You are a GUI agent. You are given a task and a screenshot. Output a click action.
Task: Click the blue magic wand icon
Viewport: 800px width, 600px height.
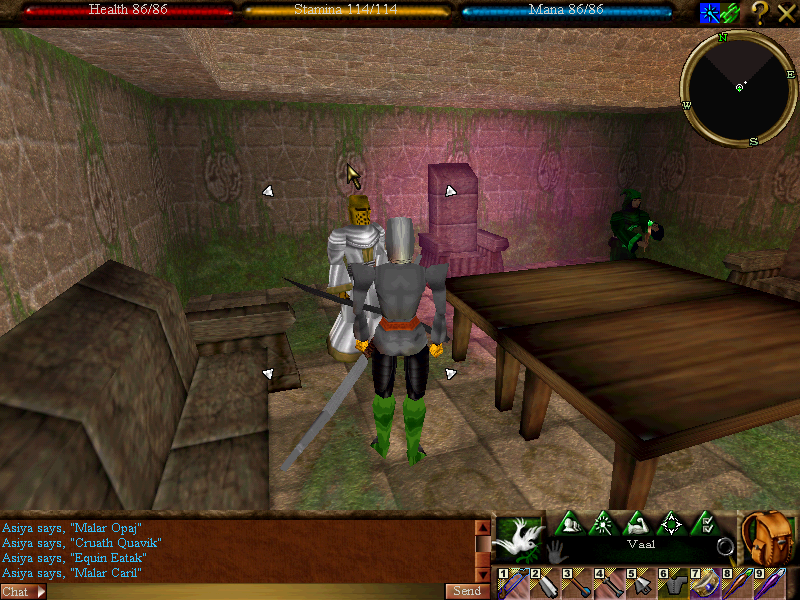[709, 13]
